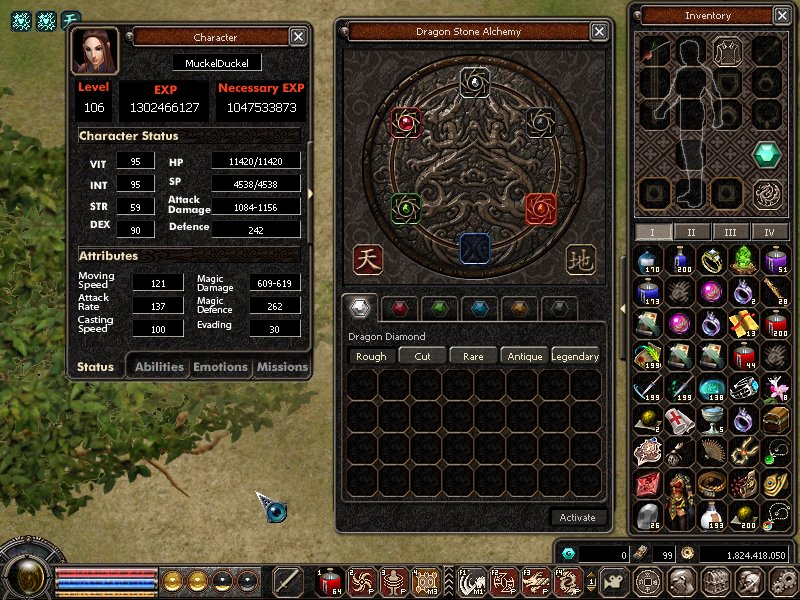
Task: Use the red potion in the hotbar
Action: pyautogui.click(x=329, y=580)
